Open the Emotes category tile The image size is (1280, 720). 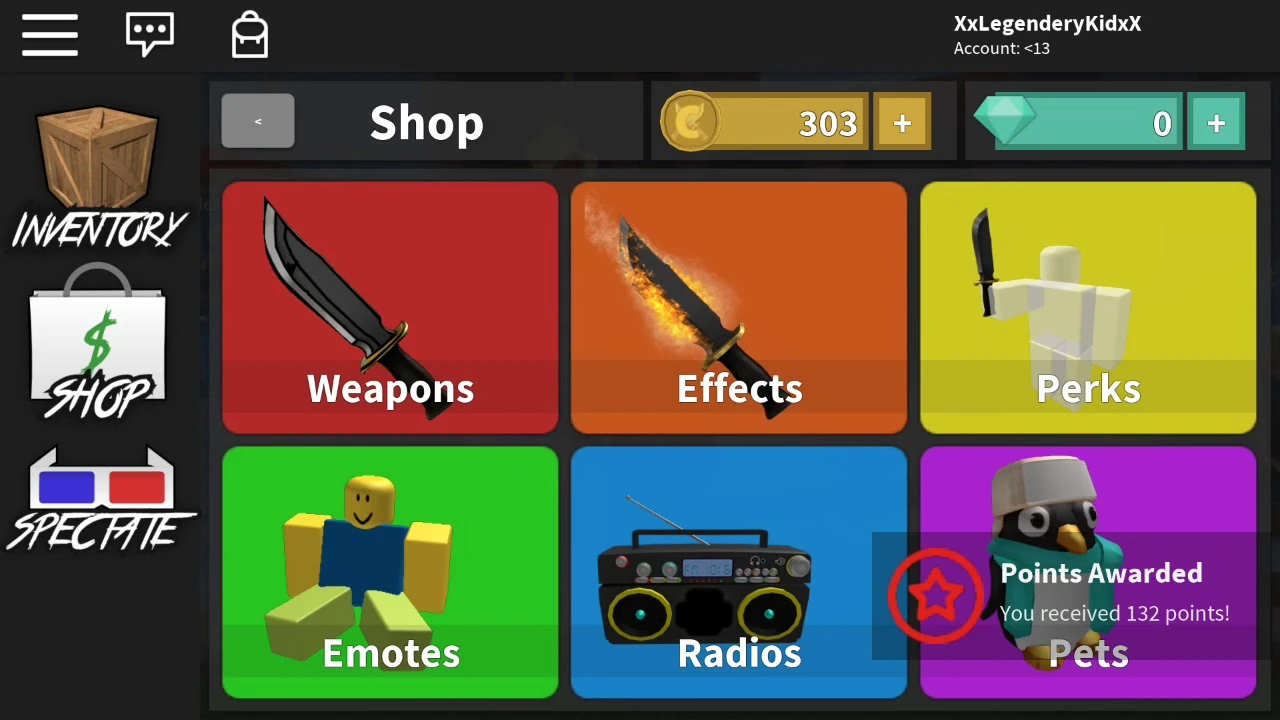point(390,572)
